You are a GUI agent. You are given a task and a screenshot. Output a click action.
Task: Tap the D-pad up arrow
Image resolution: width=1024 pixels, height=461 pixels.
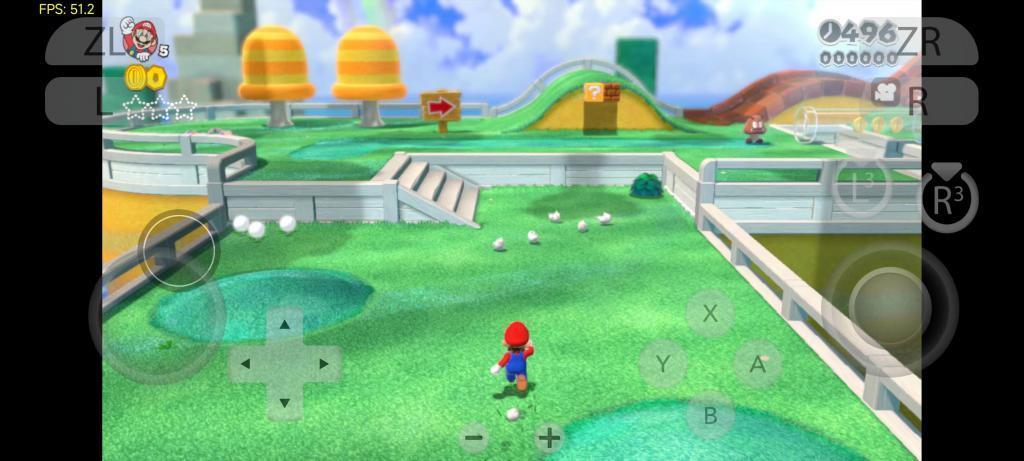[x=285, y=324]
